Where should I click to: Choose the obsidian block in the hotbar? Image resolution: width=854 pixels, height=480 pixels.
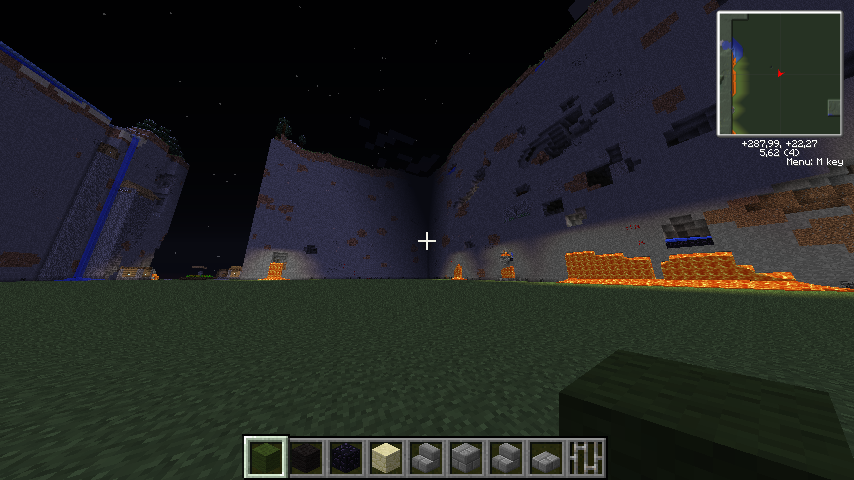click(x=346, y=457)
